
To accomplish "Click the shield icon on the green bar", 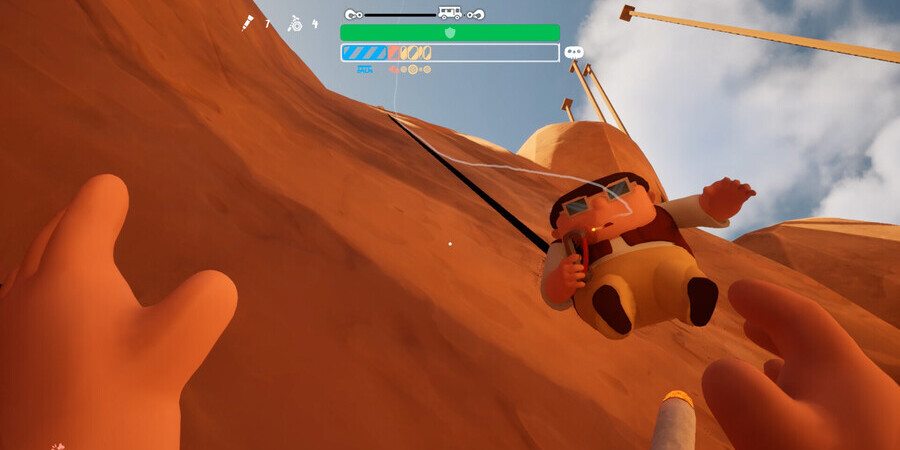I will 450,33.
